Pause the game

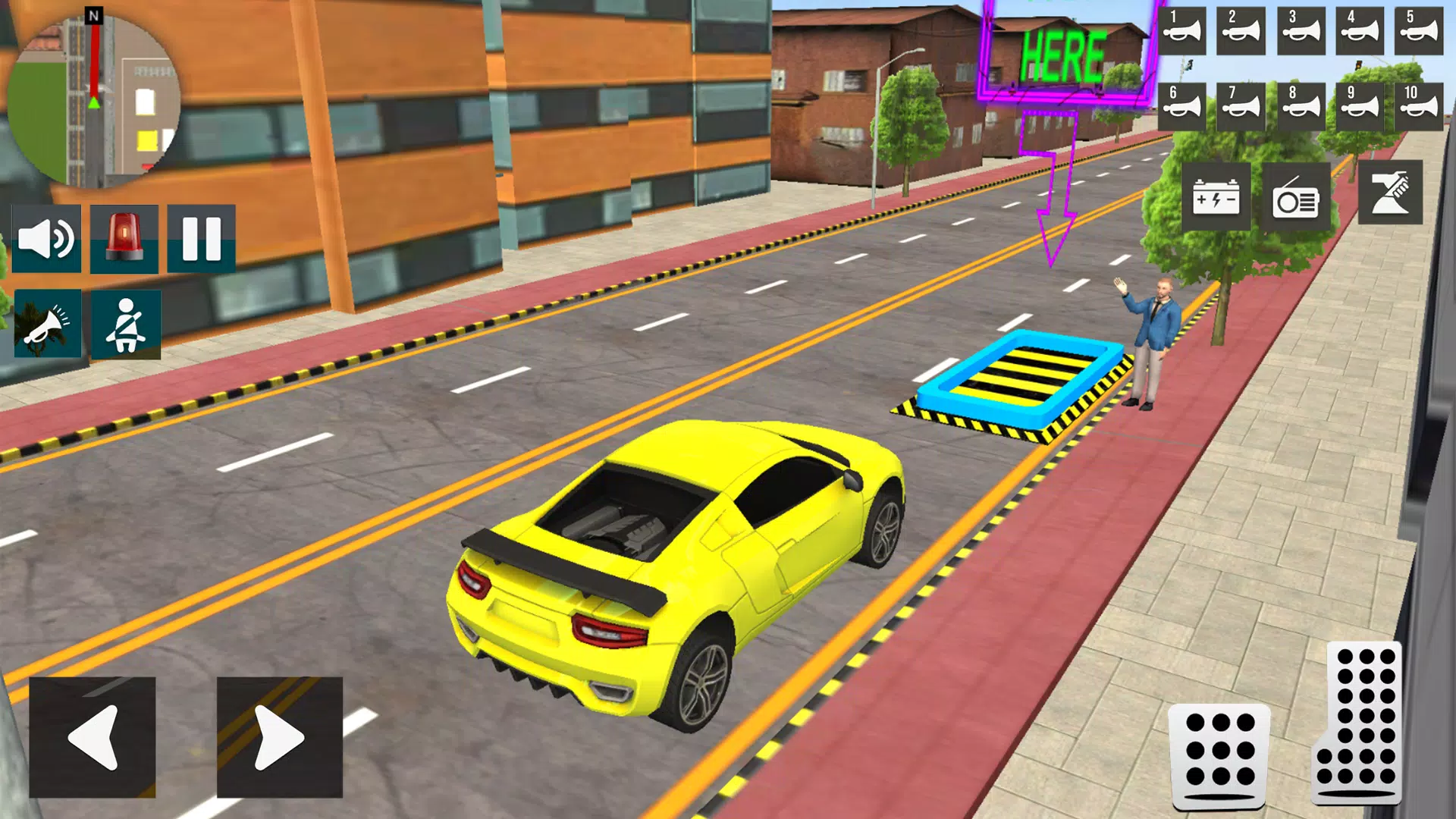(x=201, y=237)
